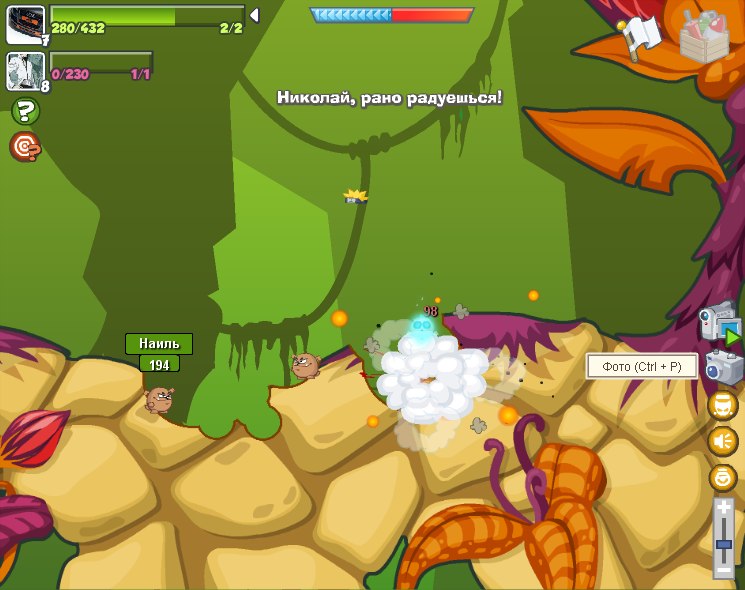Select the first team's avatar portrait

(25, 24)
